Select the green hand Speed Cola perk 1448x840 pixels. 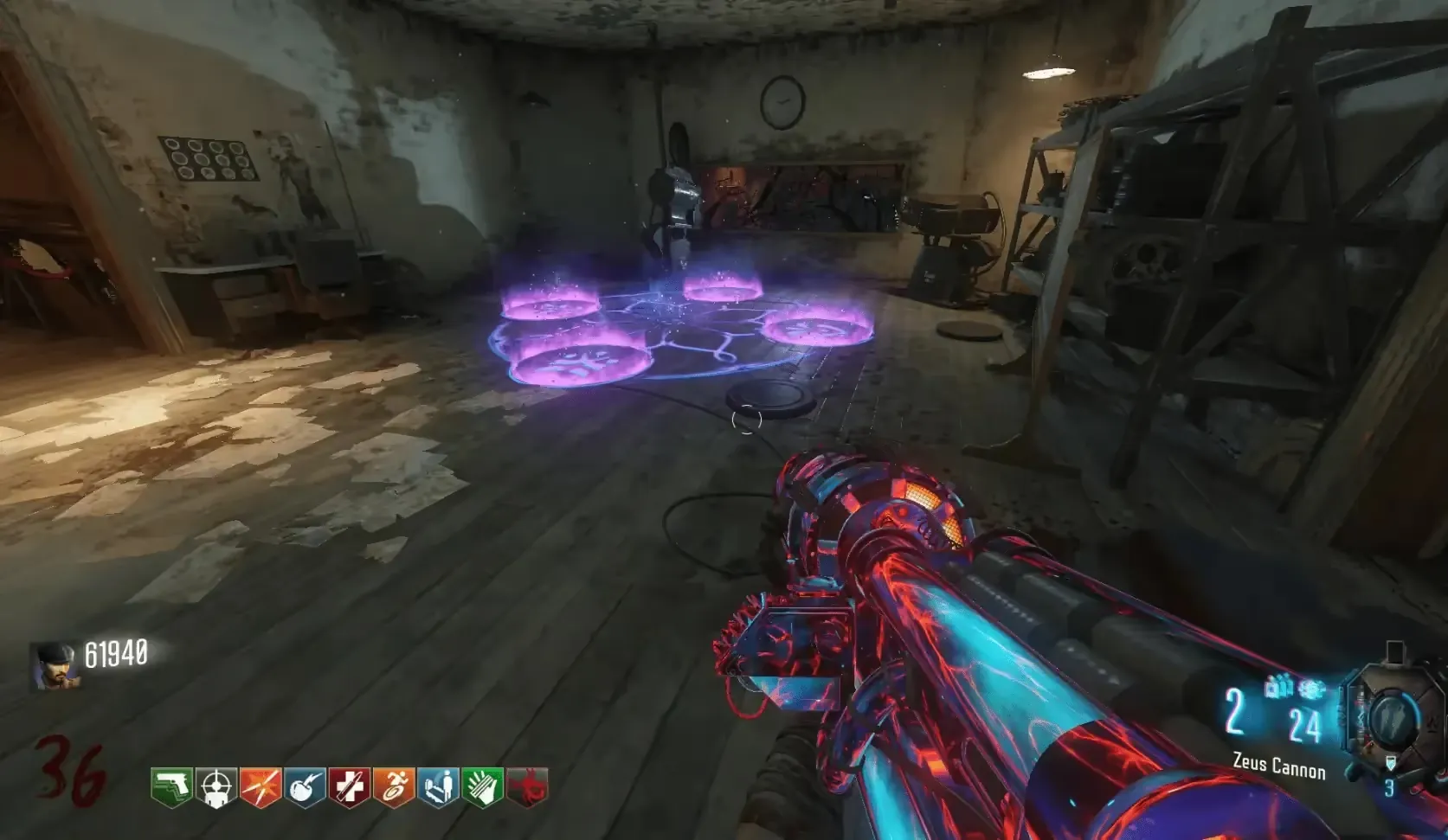(x=482, y=787)
